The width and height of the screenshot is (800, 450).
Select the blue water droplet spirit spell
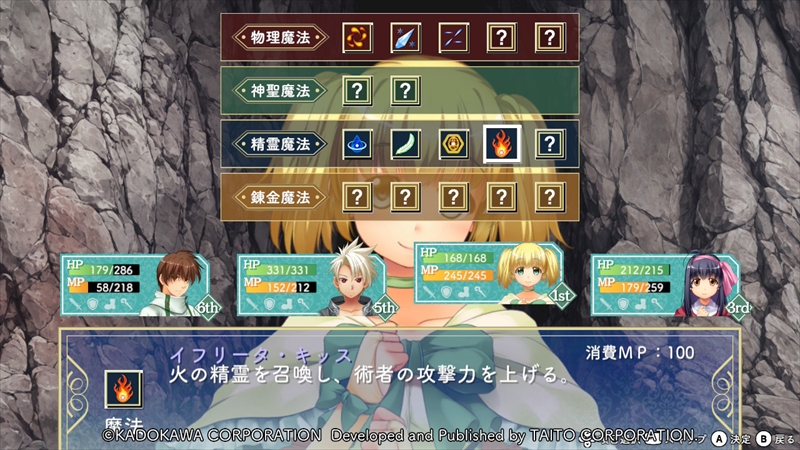[358, 143]
